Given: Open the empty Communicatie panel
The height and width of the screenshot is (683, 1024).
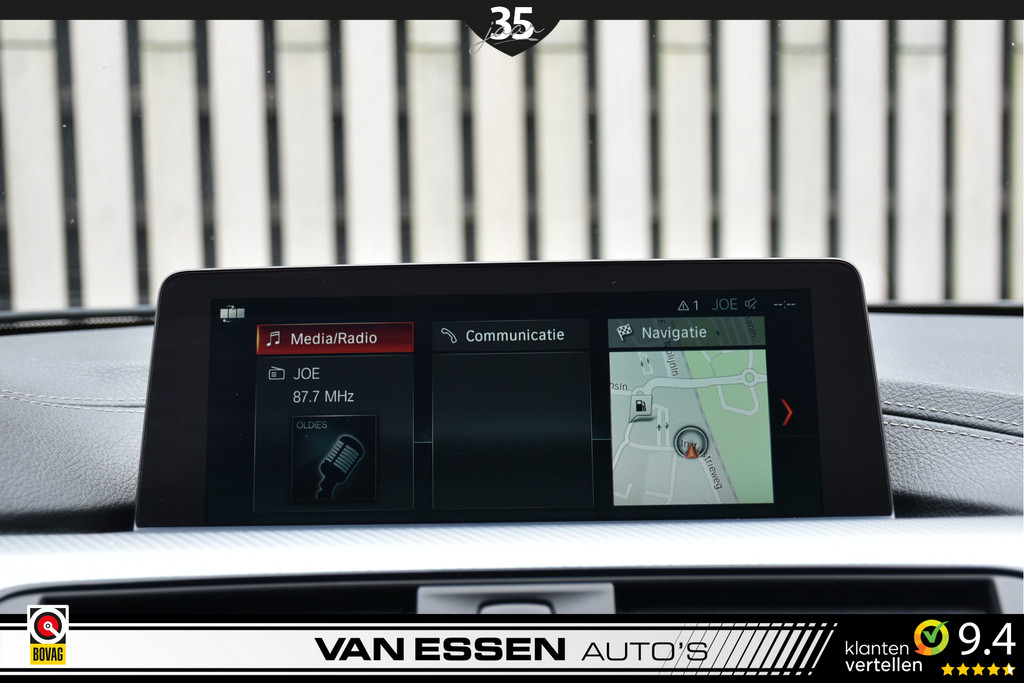Looking at the screenshot, I should [x=513, y=430].
